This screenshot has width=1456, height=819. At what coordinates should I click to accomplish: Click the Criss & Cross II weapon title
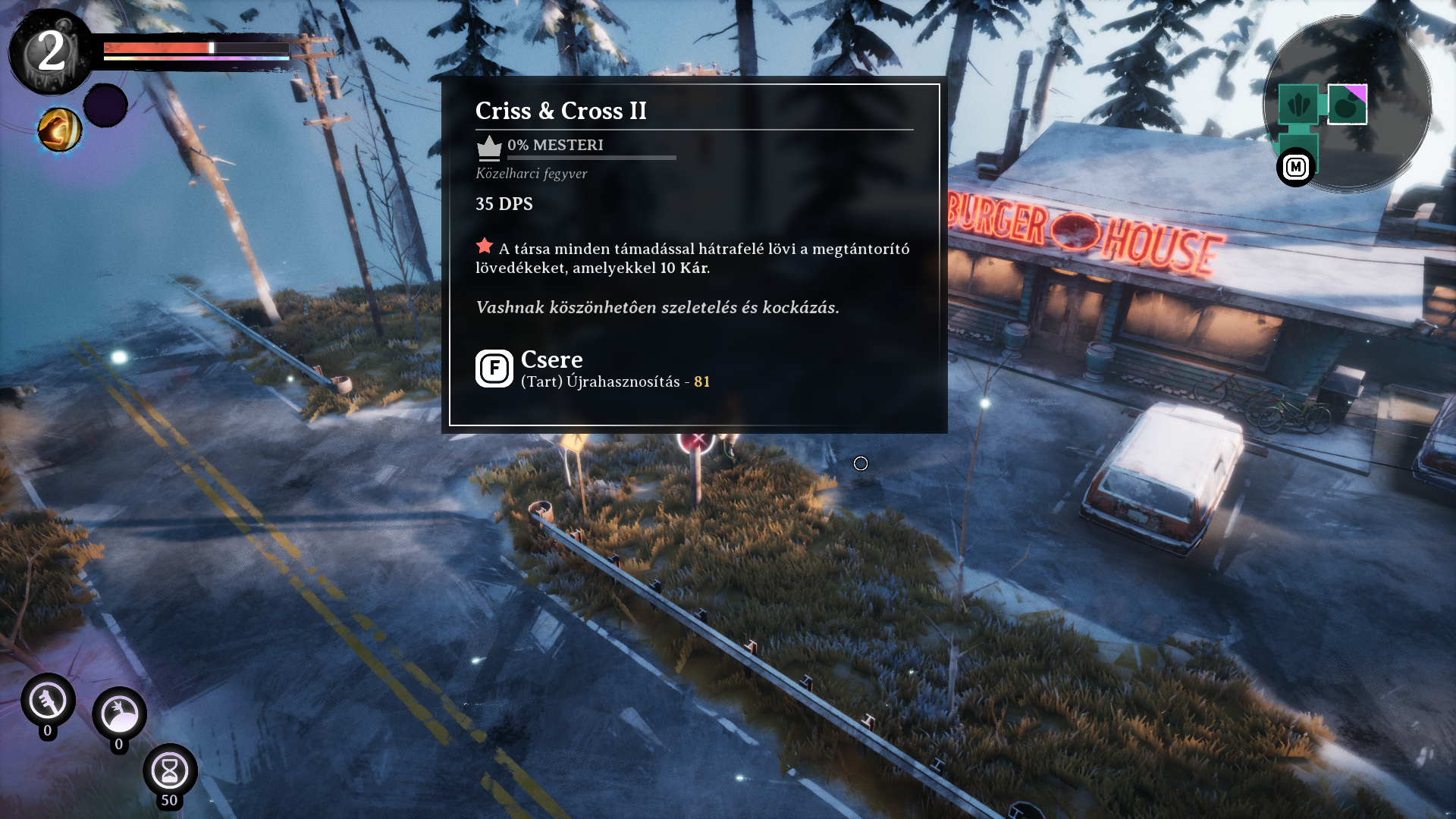560,111
